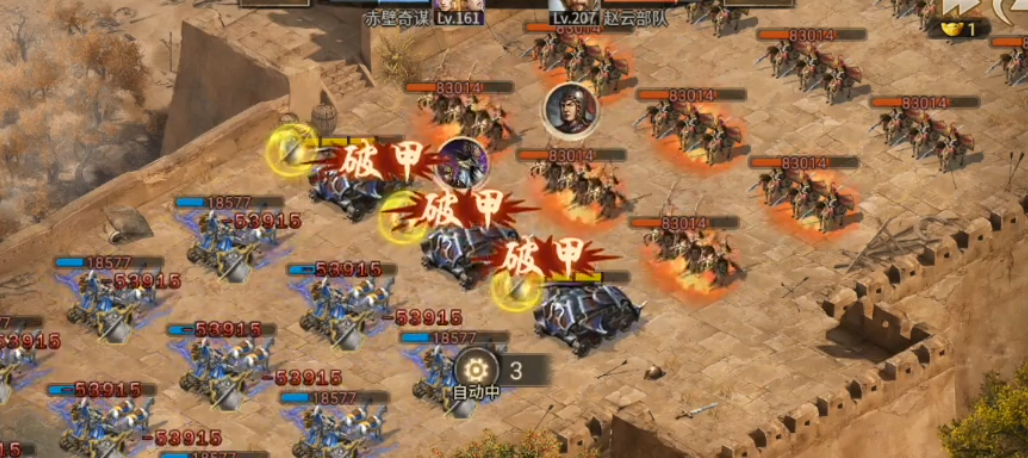1028x458 pixels.
Task: Tap the curved arrow button beside fast-forward
Action: click(1013, 10)
